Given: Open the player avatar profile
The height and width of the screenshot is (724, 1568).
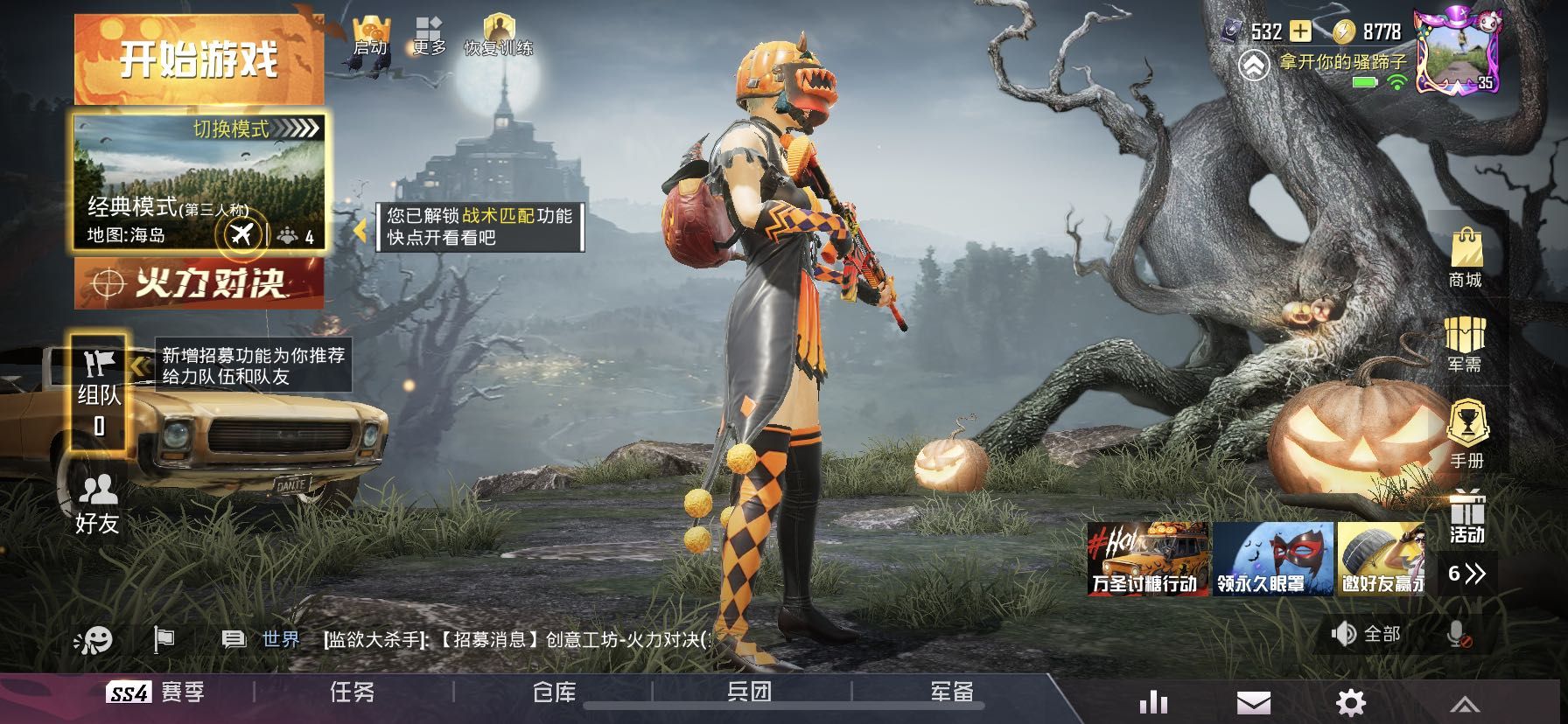Looking at the screenshot, I should point(1457,51).
